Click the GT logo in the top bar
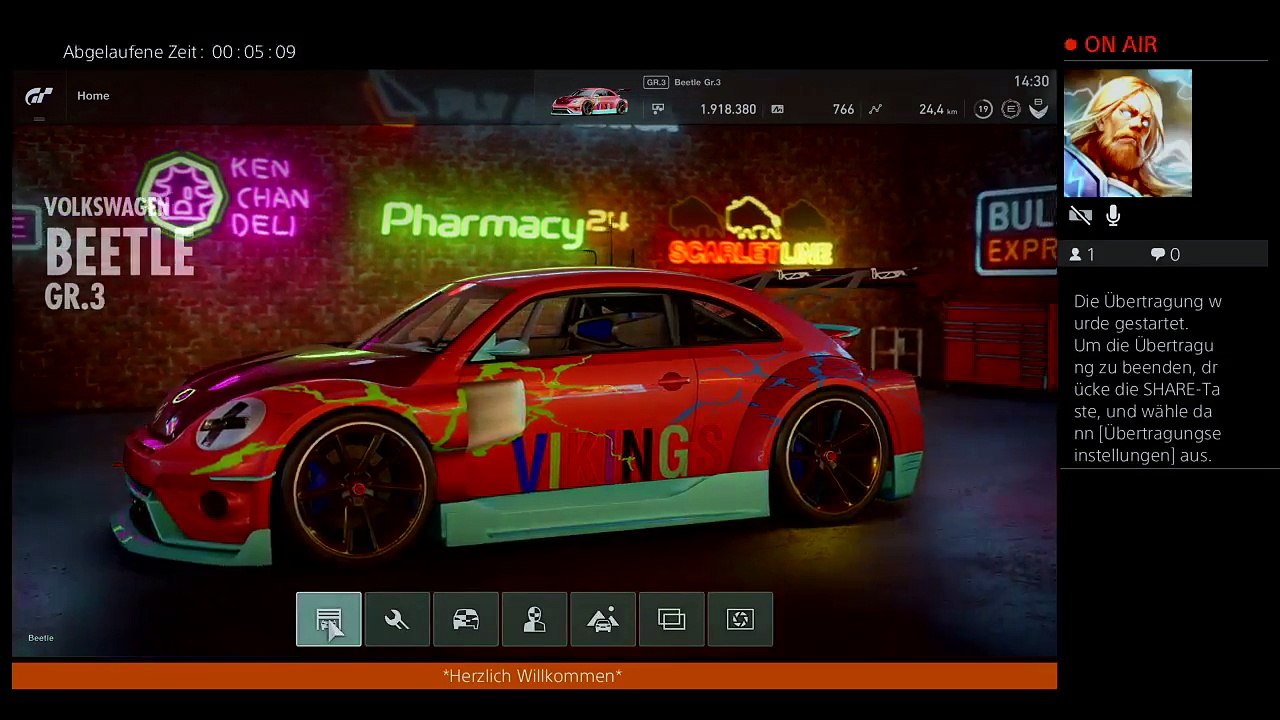This screenshot has height=720, width=1280. 39,96
